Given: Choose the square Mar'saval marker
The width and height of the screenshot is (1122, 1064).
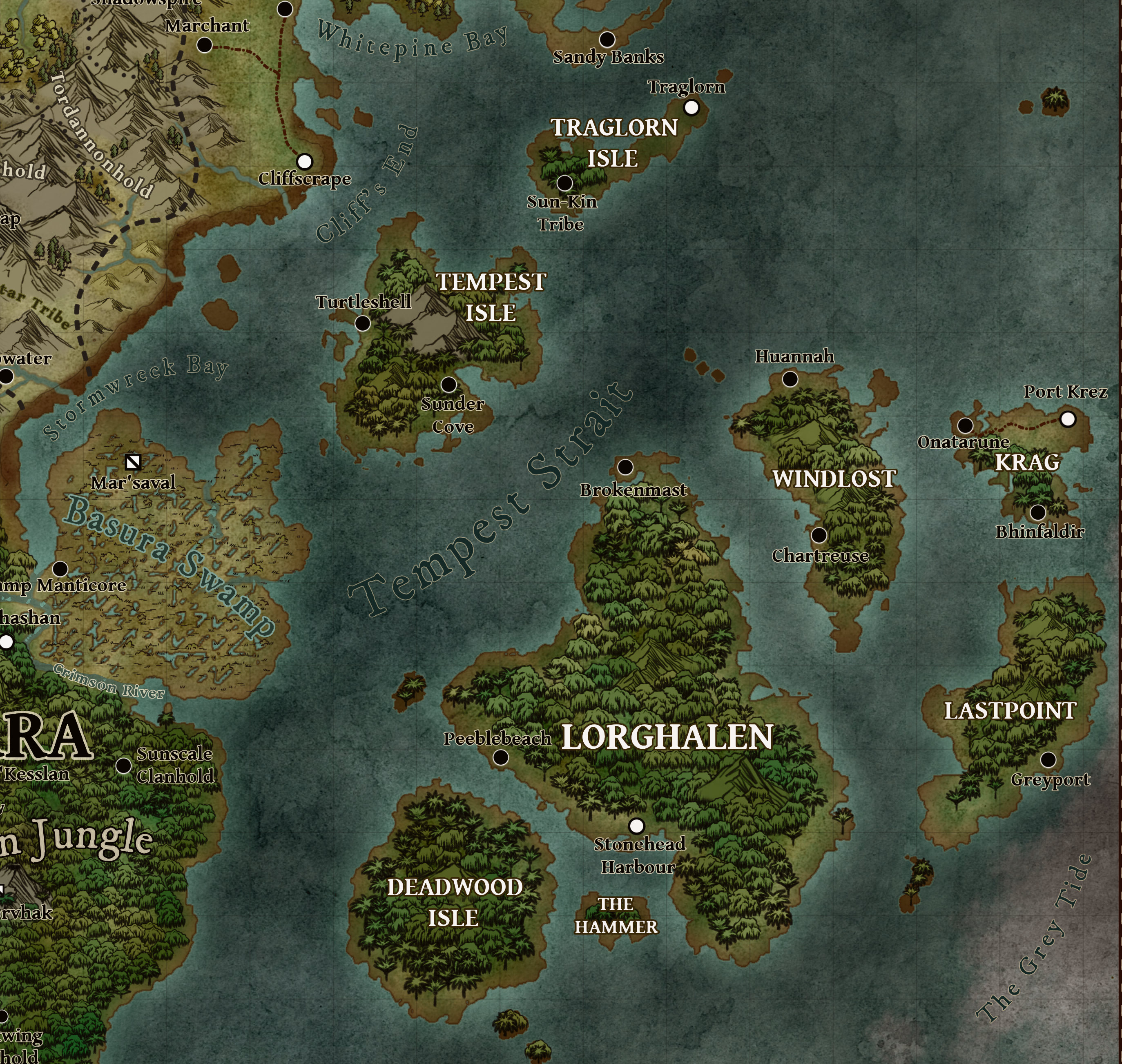Looking at the screenshot, I should click(133, 462).
